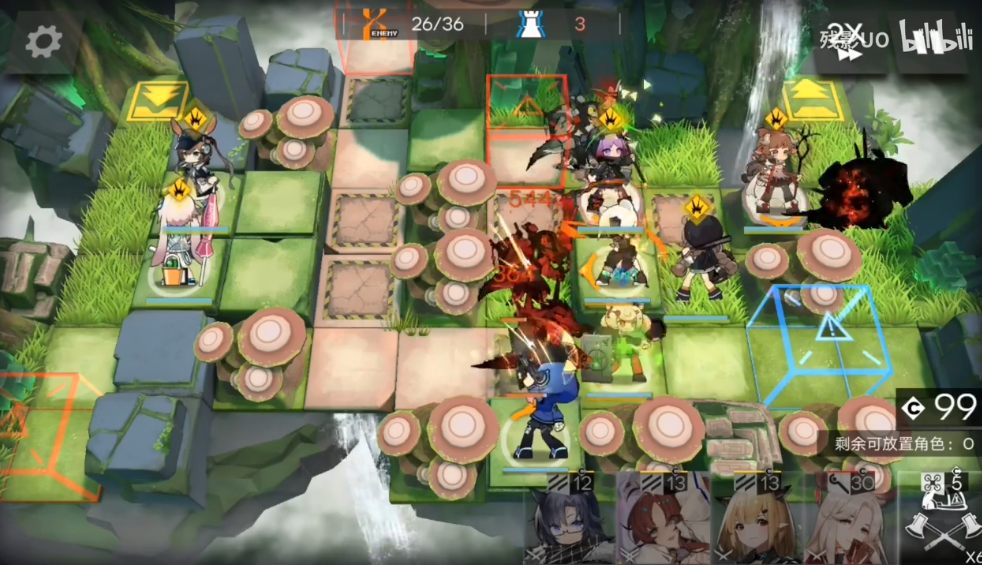
Task: Toggle the 2X game speed button
Action: click(x=851, y=42)
